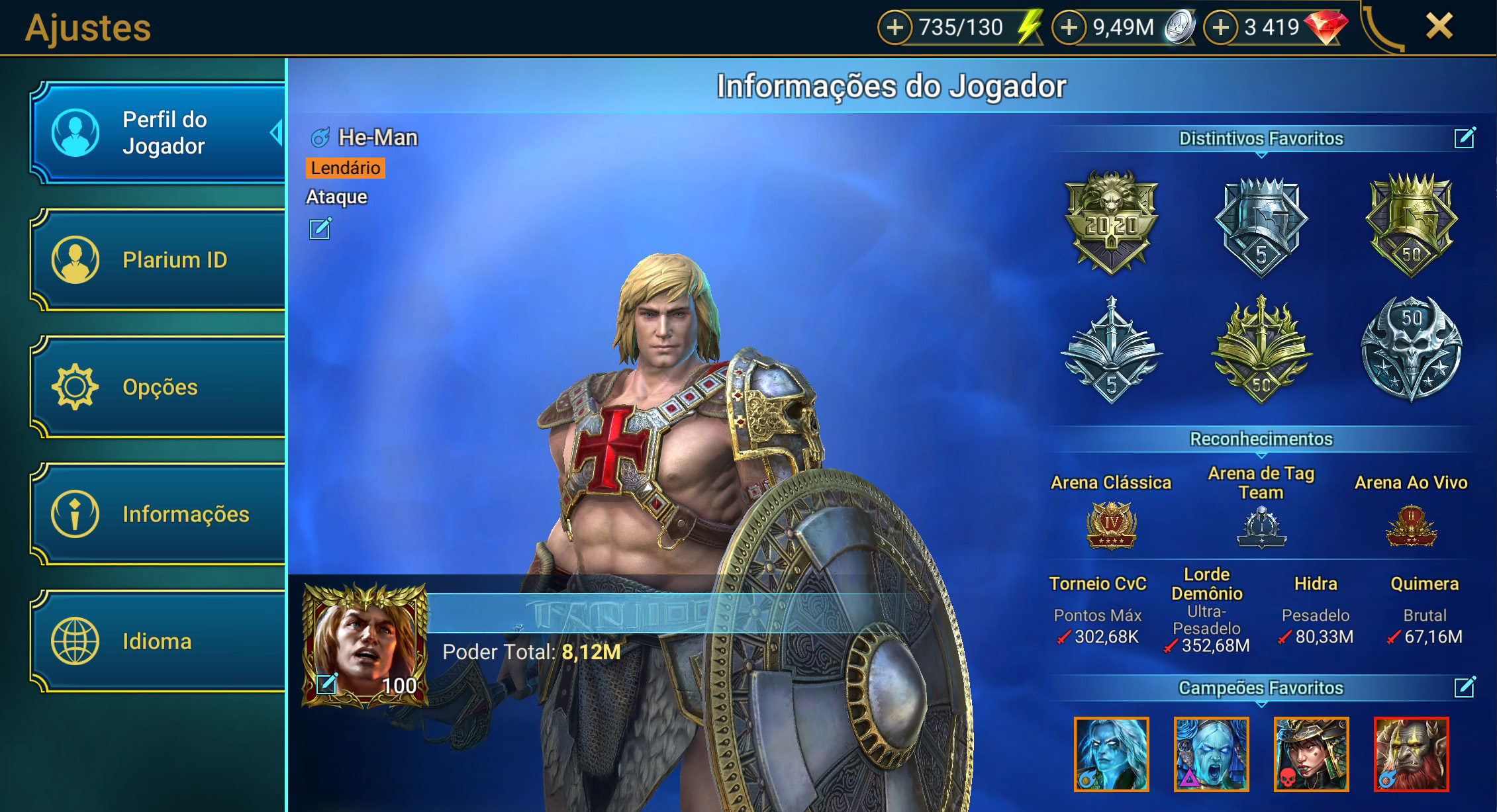Close the Ajustes window
The height and width of the screenshot is (812, 1497).
pos(1439,27)
